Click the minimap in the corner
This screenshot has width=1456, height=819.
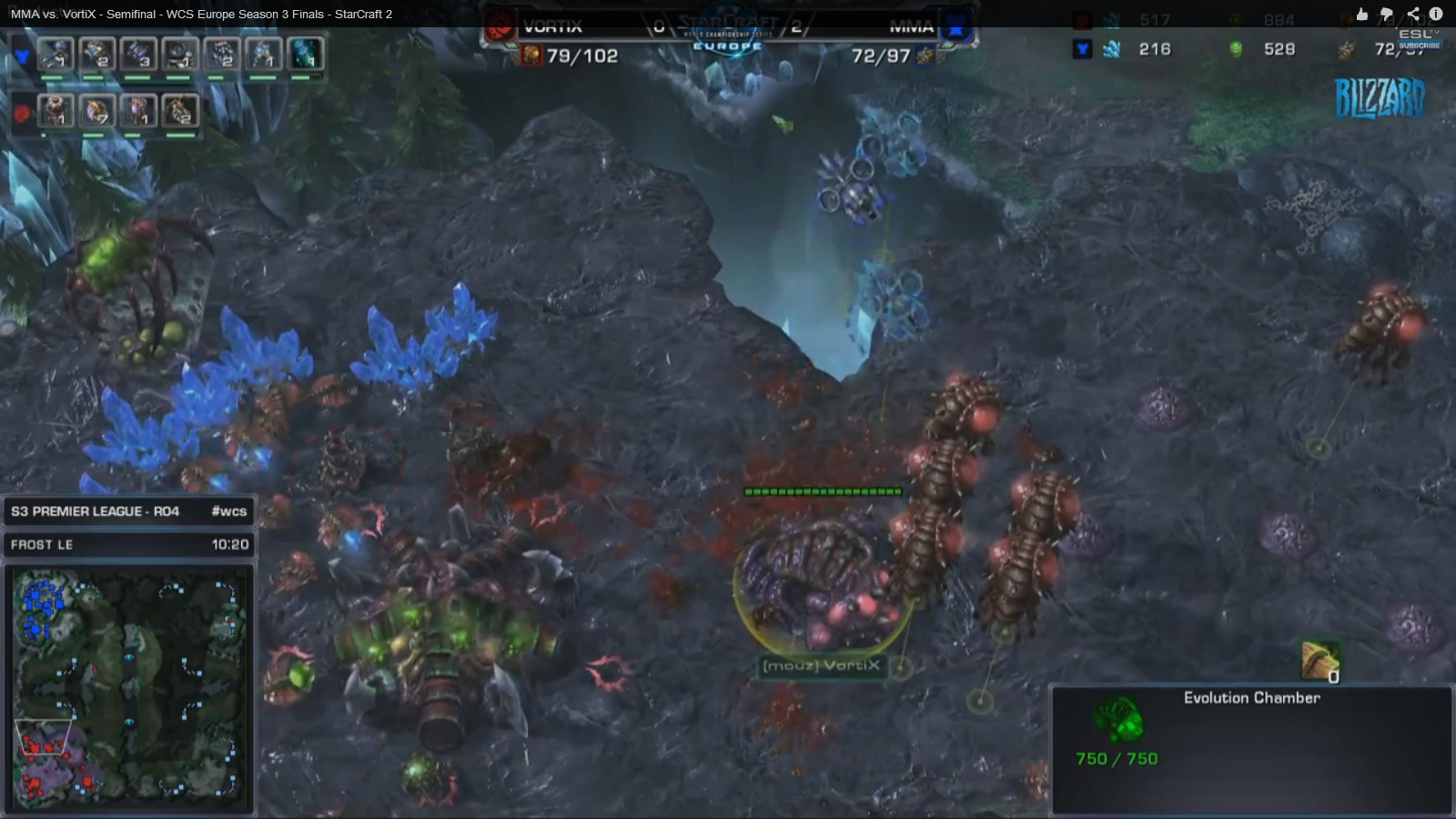(129, 688)
